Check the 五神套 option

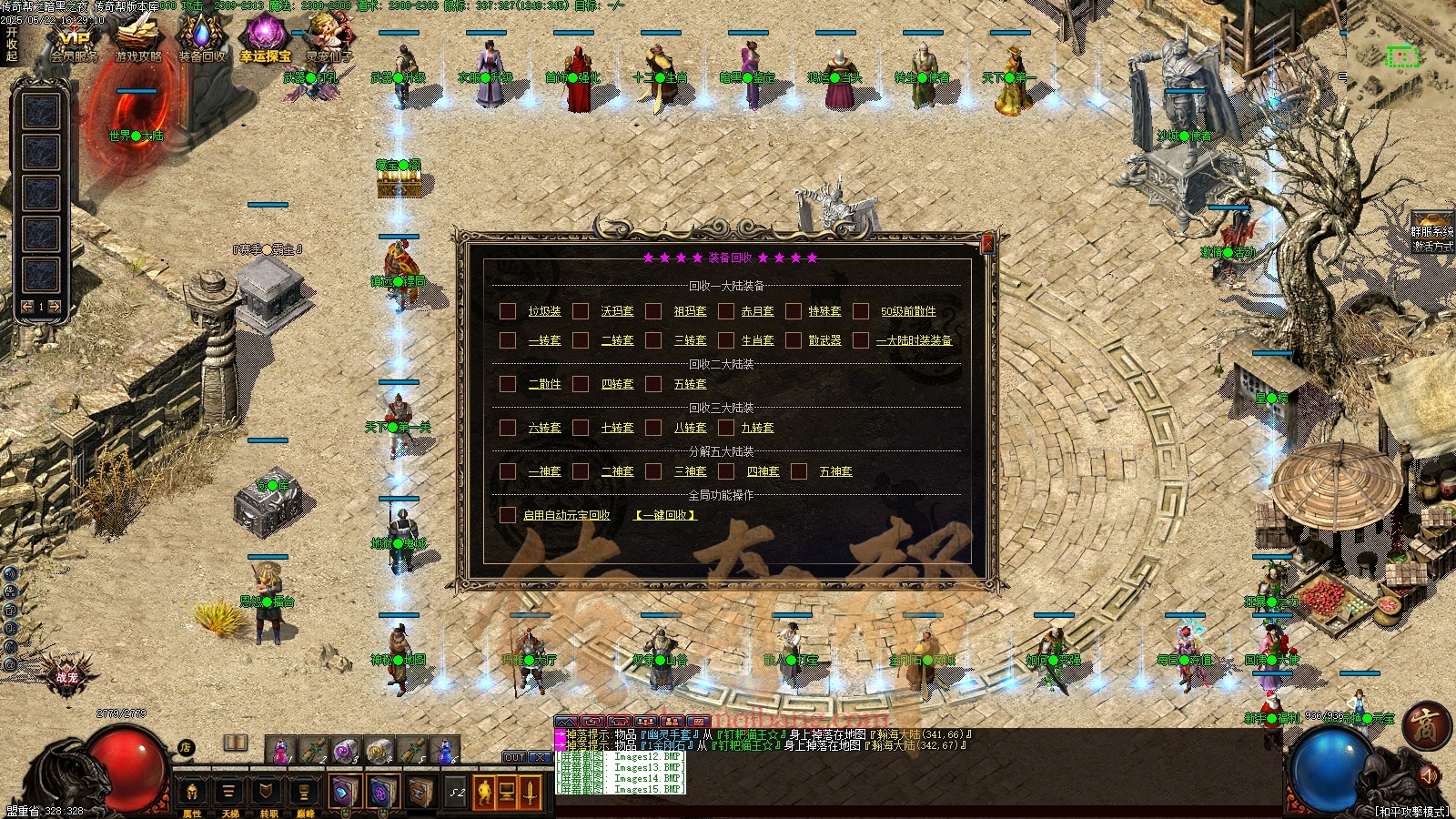pyautogui.click(x=799, y=471)
